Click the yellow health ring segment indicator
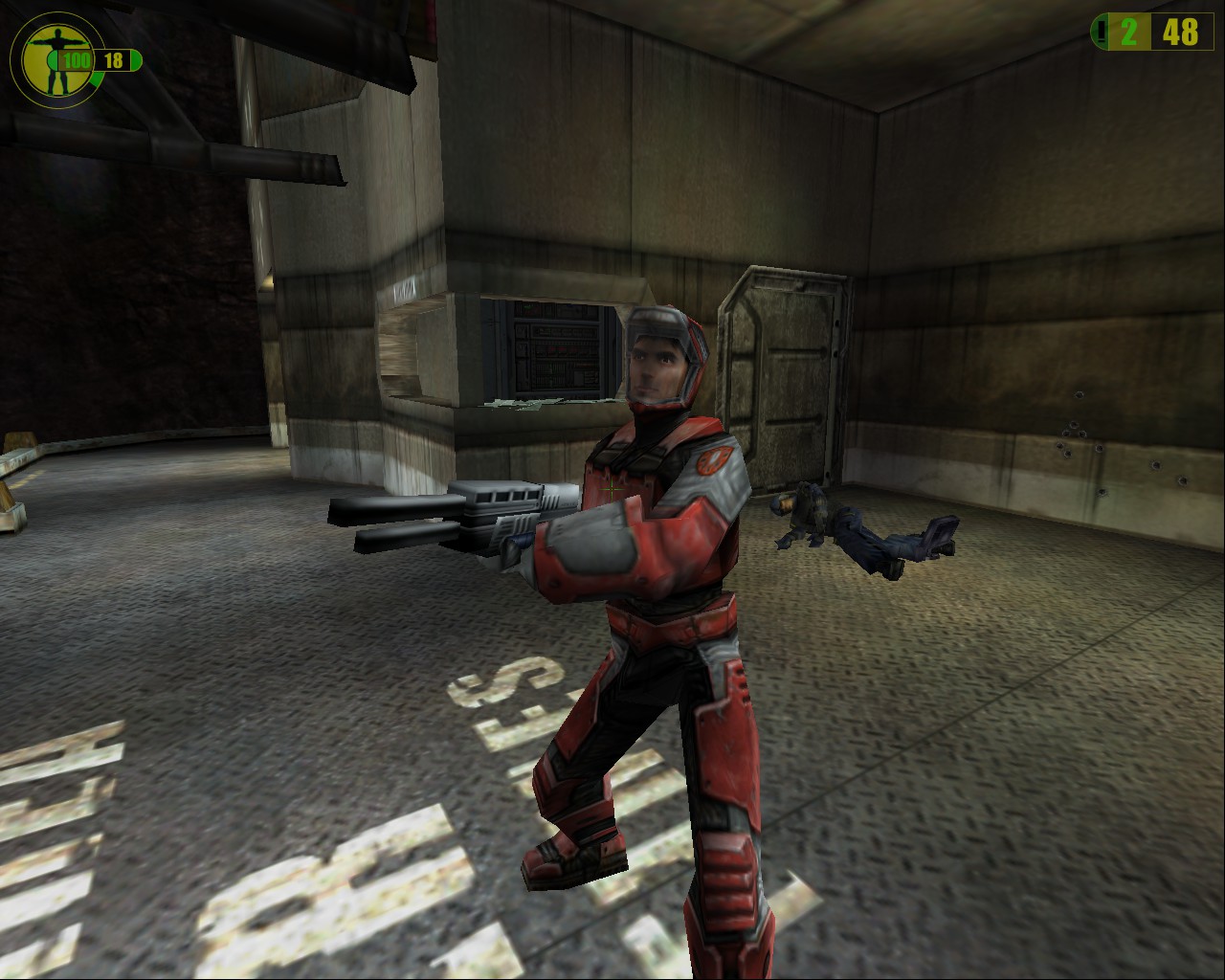The height and width of the screenshot is (980, 1225). click(x=96, y=78)
